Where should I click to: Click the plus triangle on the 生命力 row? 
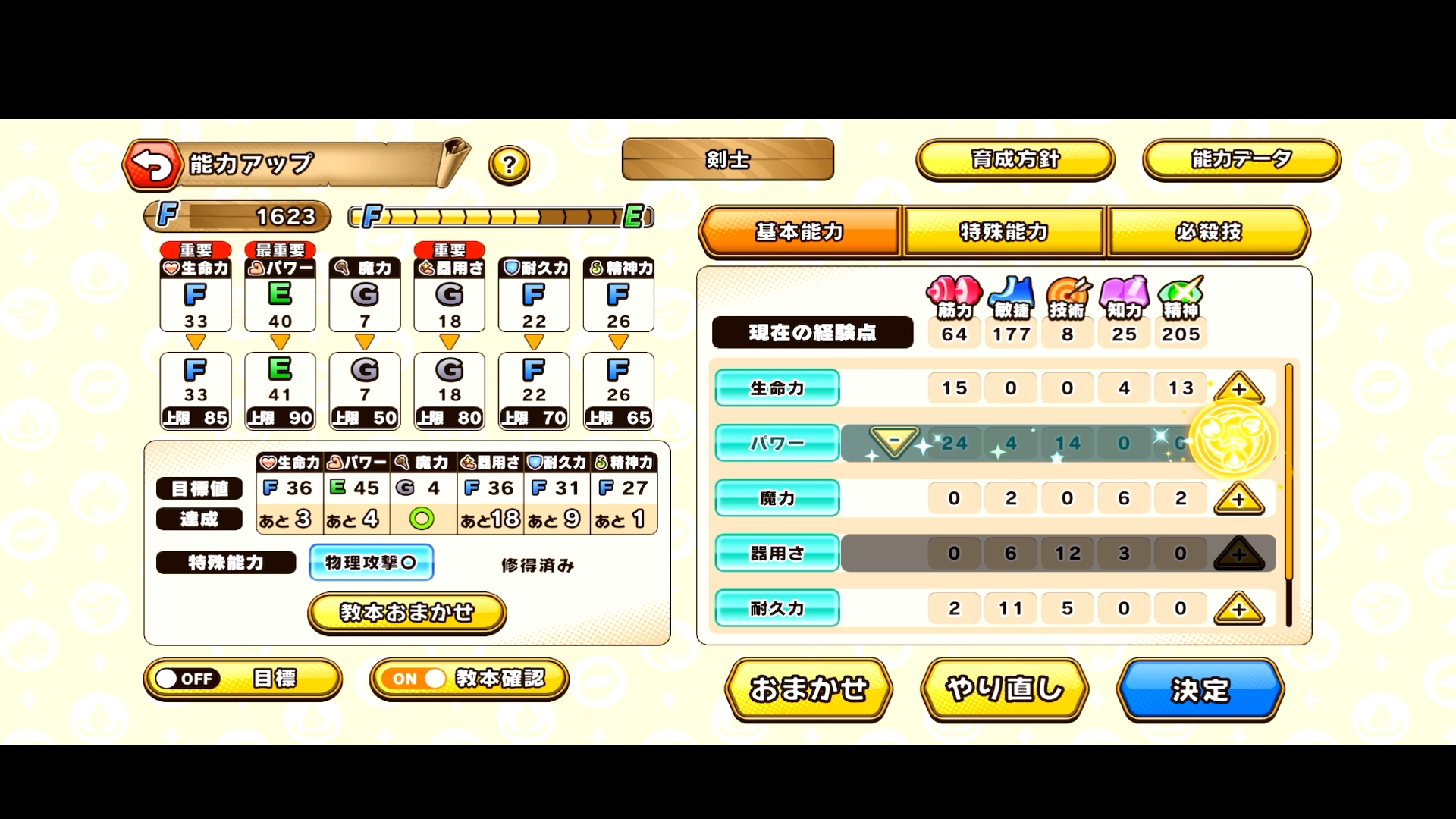point(1239,388)
